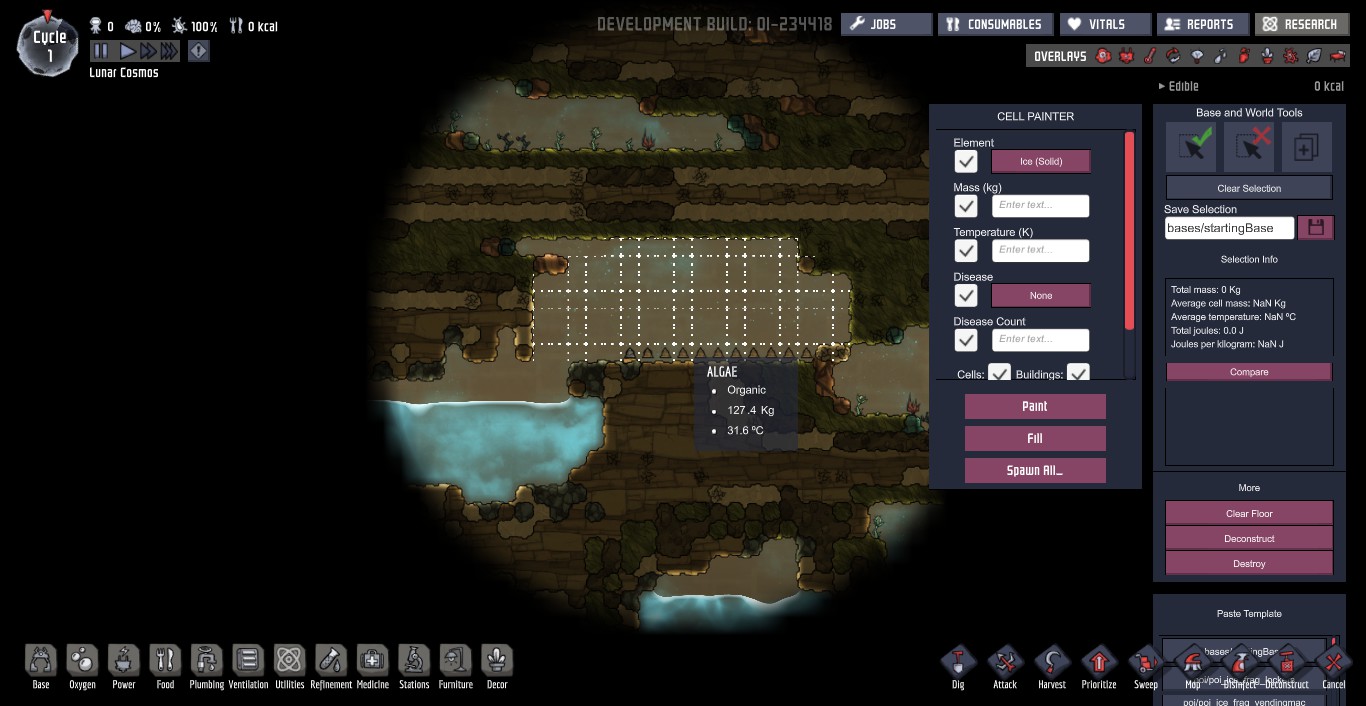Click the Spawn All button
Viewport: 1366px width, 706px height.
[x=1035, y=470]
